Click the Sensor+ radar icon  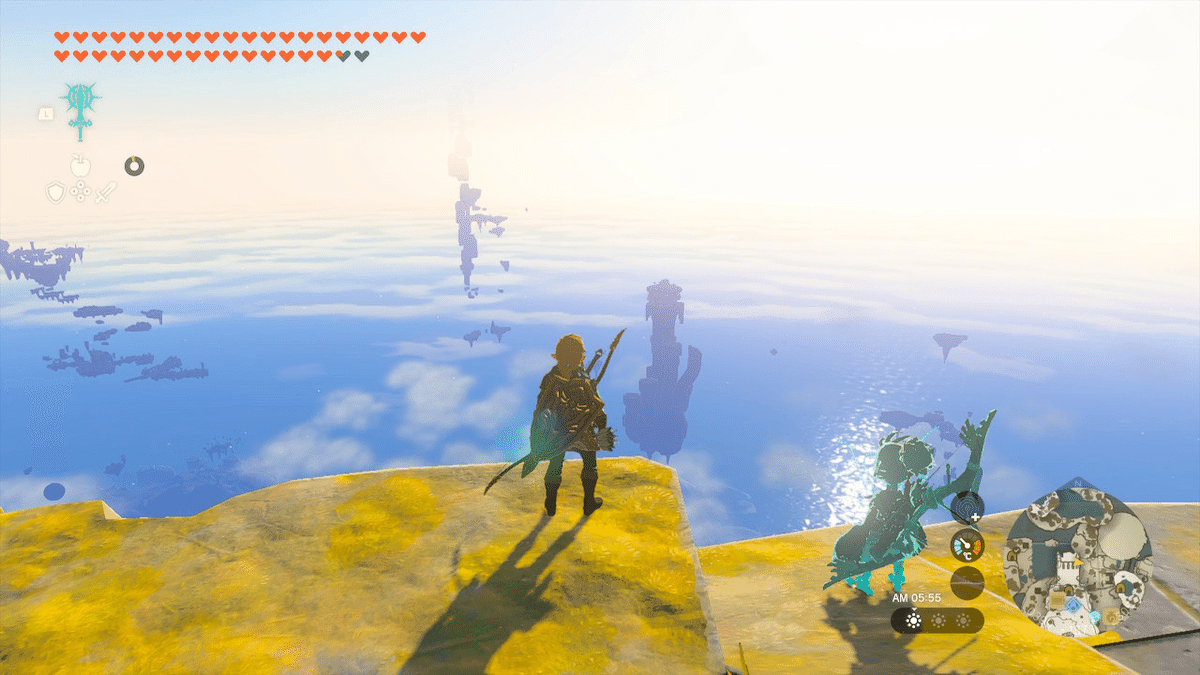[x=966, y=508]
